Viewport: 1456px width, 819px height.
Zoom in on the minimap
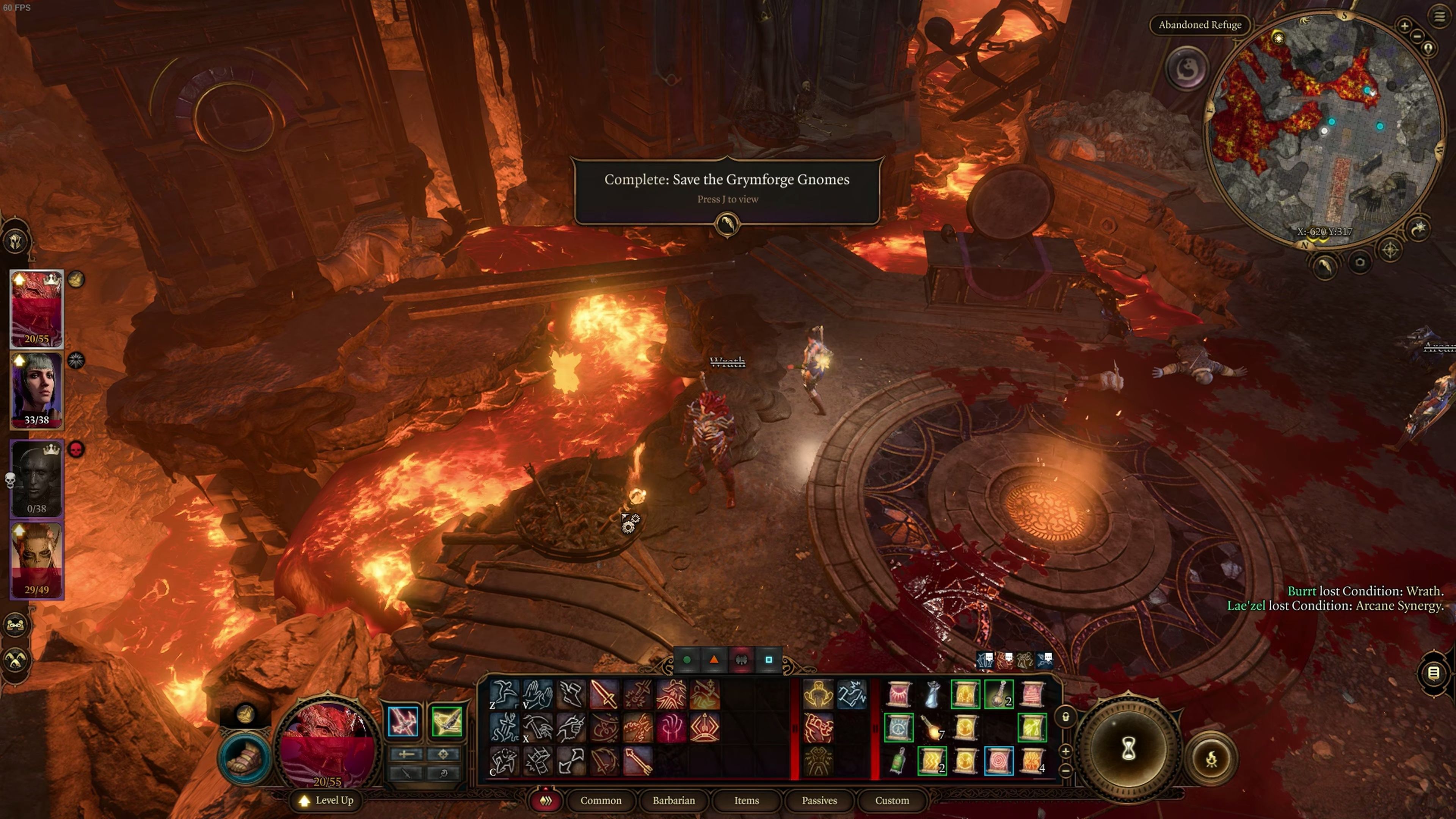pyautogui.click(x=1404, y=25)
